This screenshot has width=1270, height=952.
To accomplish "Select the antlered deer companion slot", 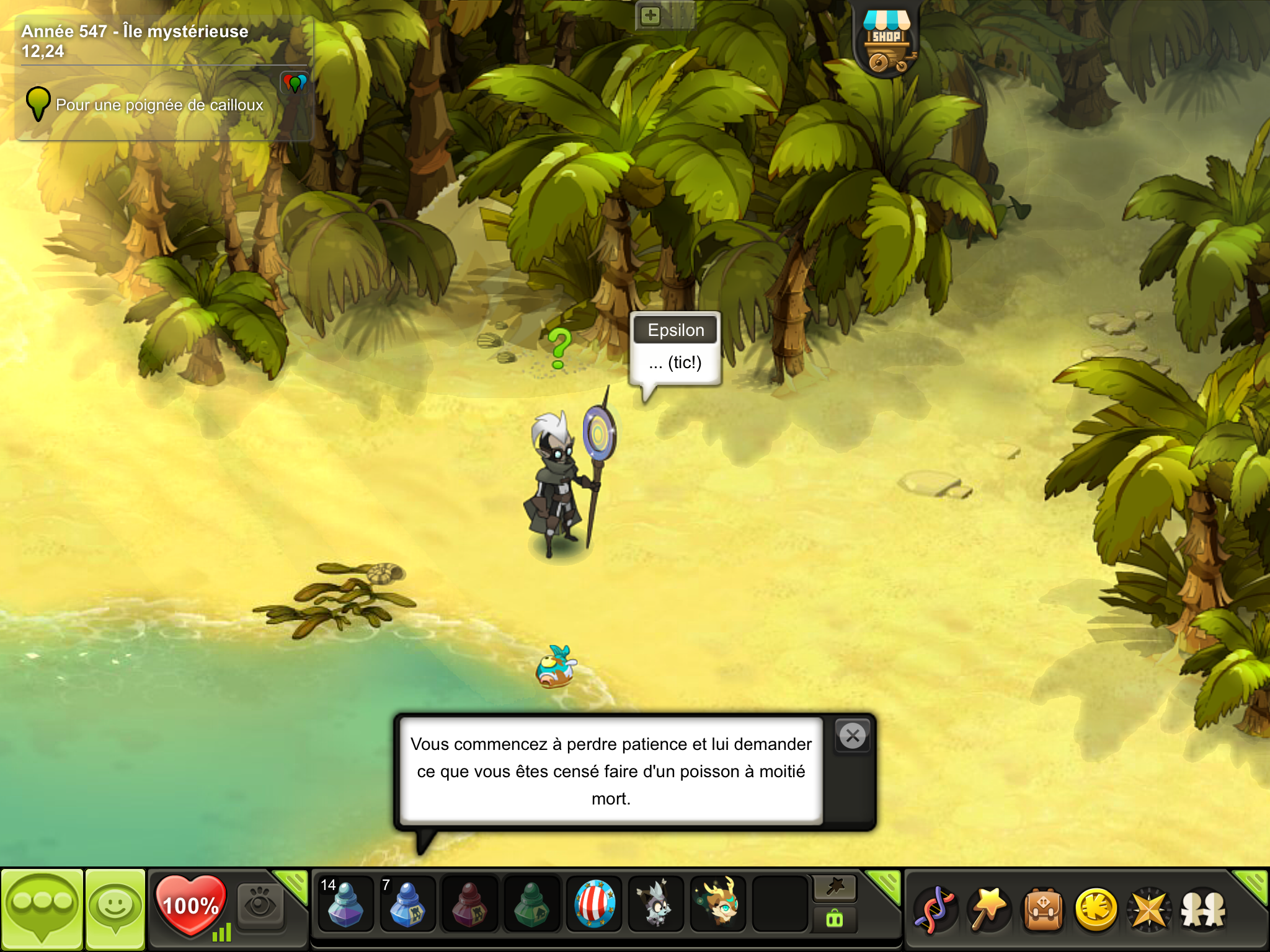I will [x=718, y=904].
